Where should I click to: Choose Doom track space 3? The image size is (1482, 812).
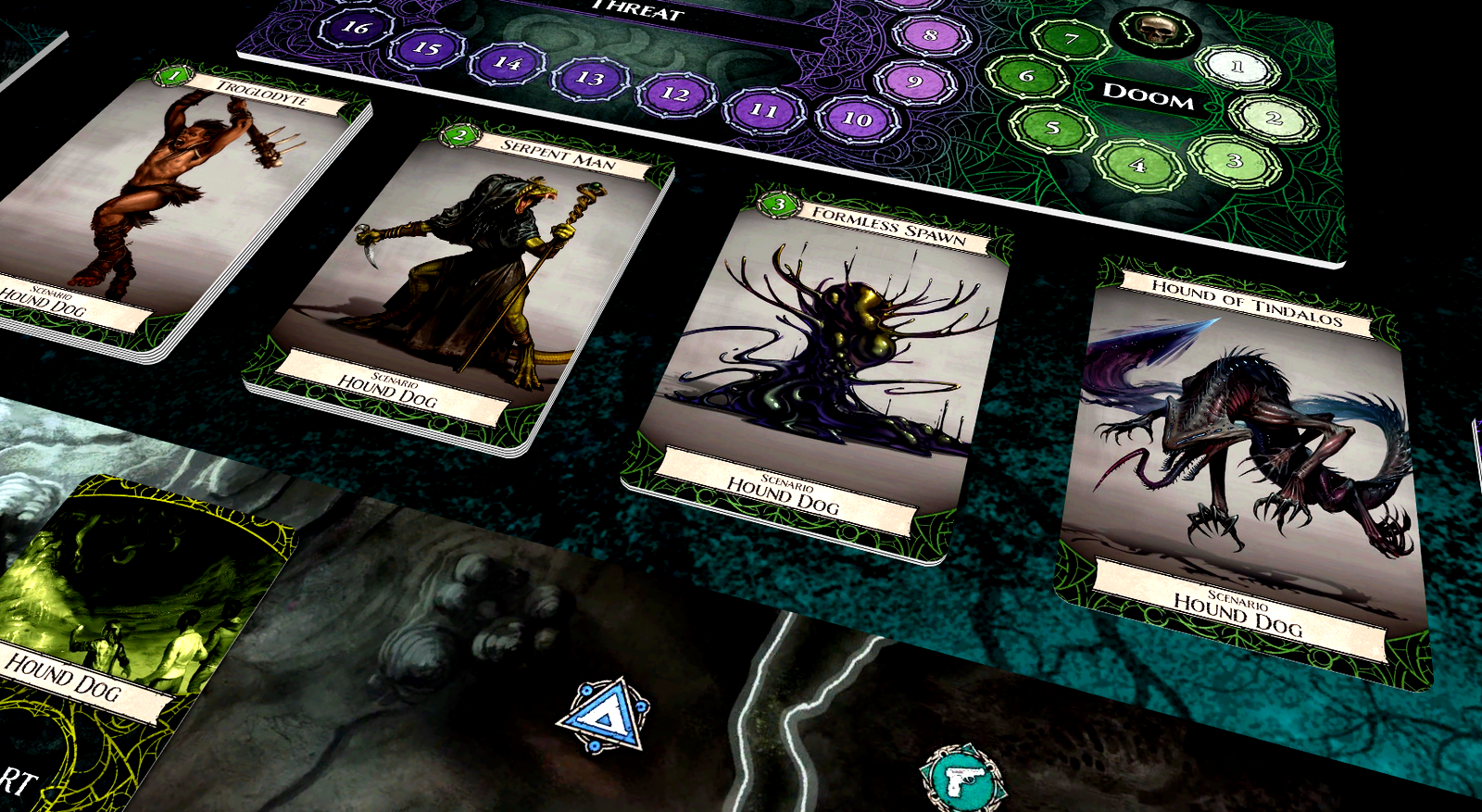[x=1234, y=160]
